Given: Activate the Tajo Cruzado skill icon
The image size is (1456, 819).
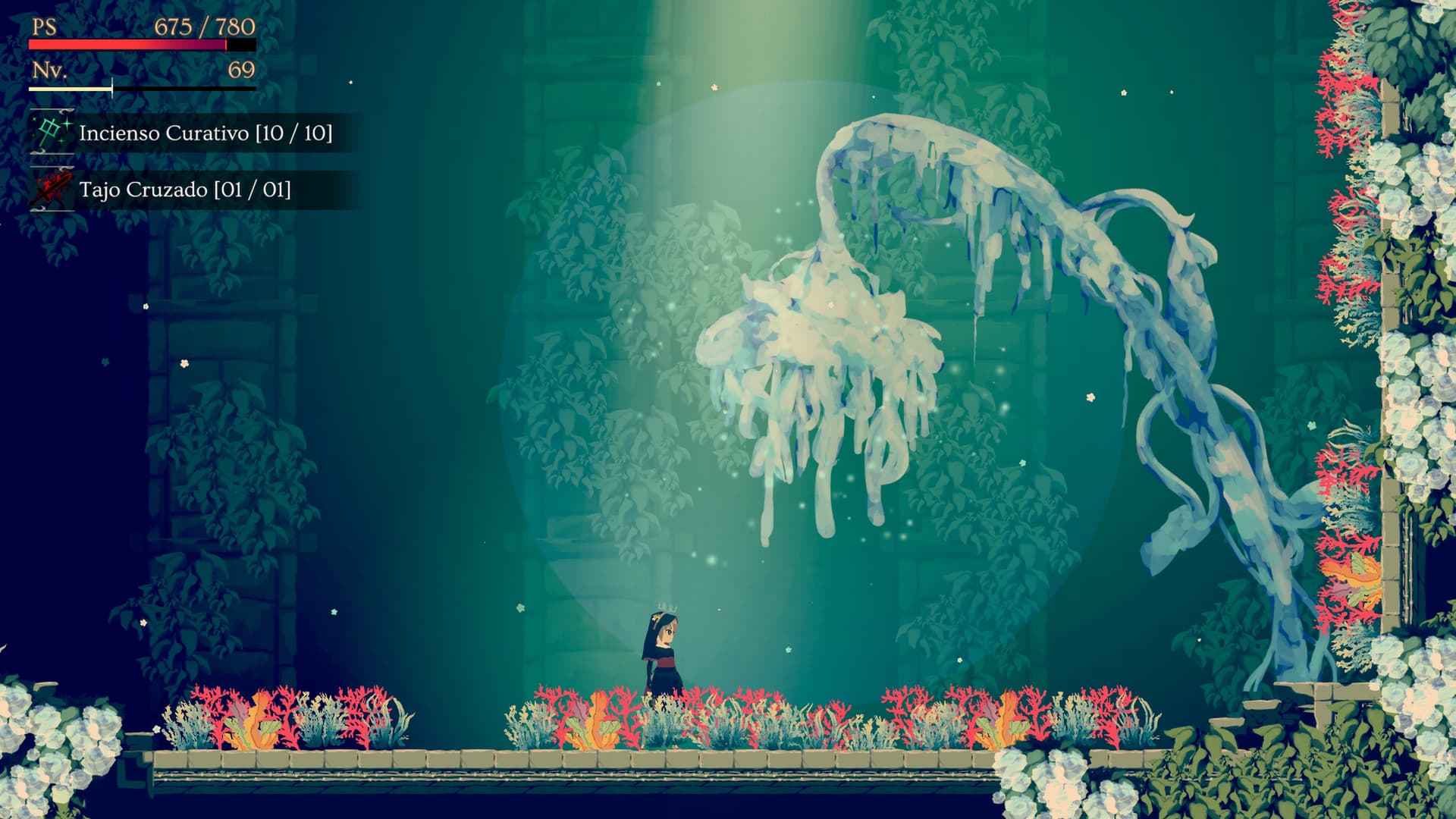Looking at the screenshot, I should 51,190.
